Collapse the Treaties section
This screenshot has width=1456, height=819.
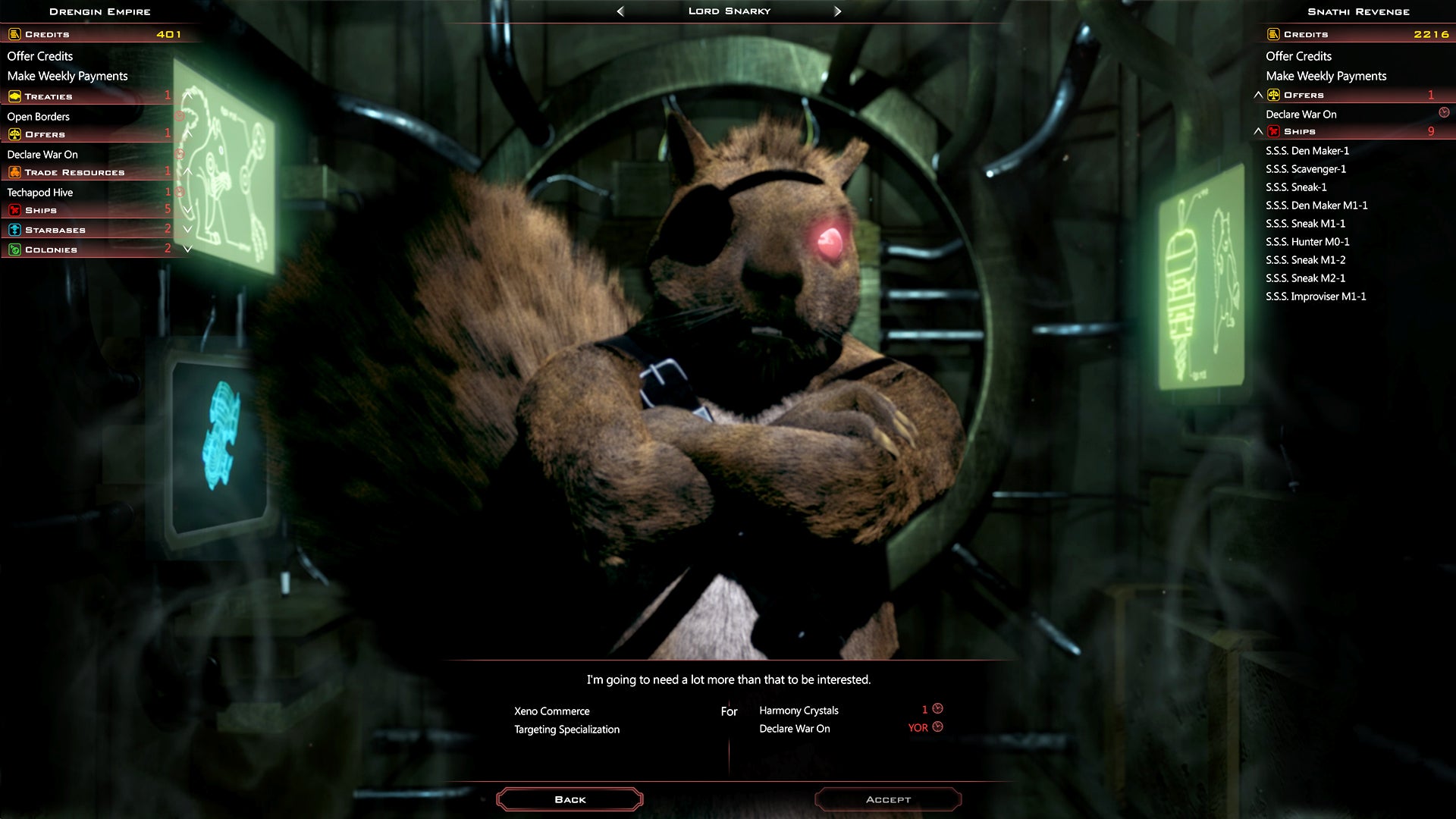click(x=187, y=96)
